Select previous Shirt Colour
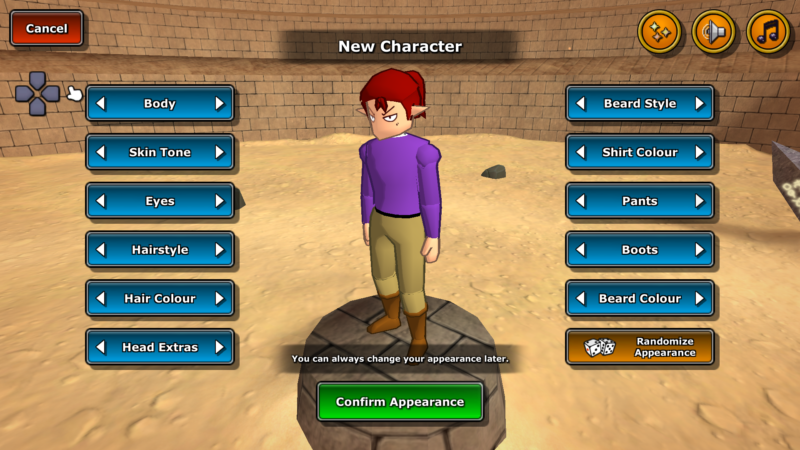The image size is (800, 450). click(581, 152)
